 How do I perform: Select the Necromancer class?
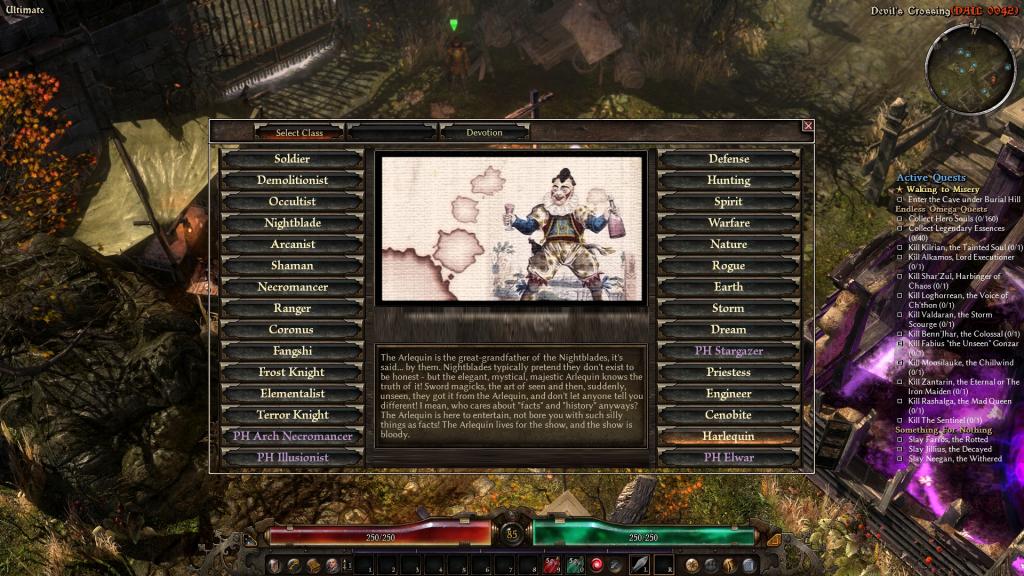(292, 287)
